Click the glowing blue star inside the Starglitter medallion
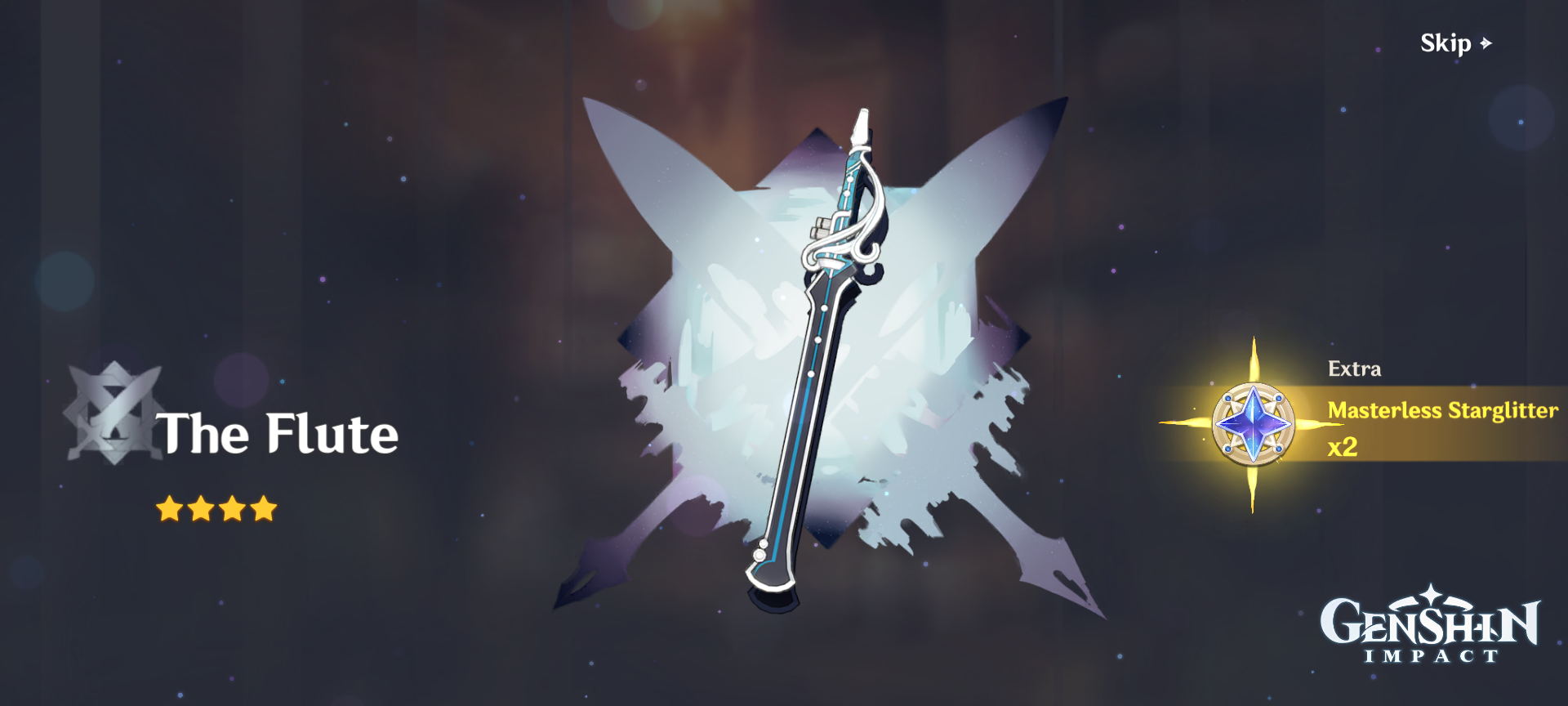Image resolution: width=1568 pixels, height=706 pixels. [x=1254, y=425]
